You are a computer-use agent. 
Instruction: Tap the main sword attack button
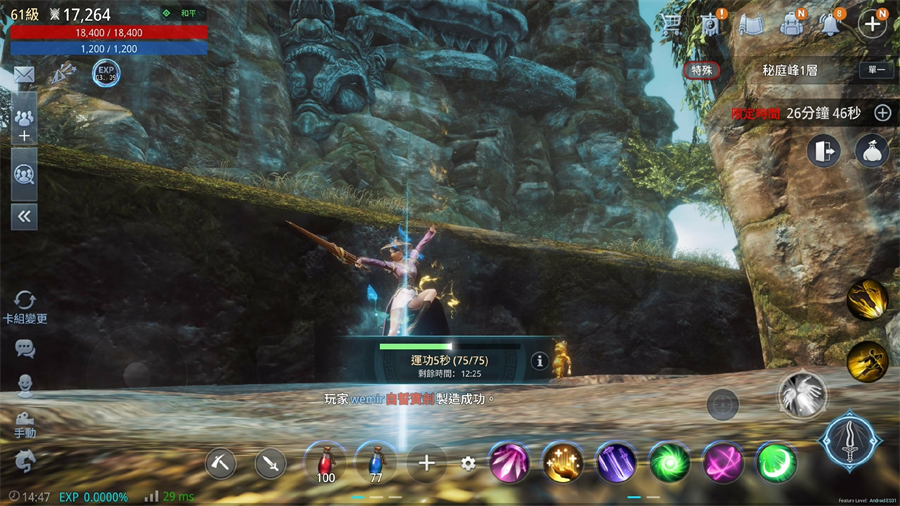(851, 441)
